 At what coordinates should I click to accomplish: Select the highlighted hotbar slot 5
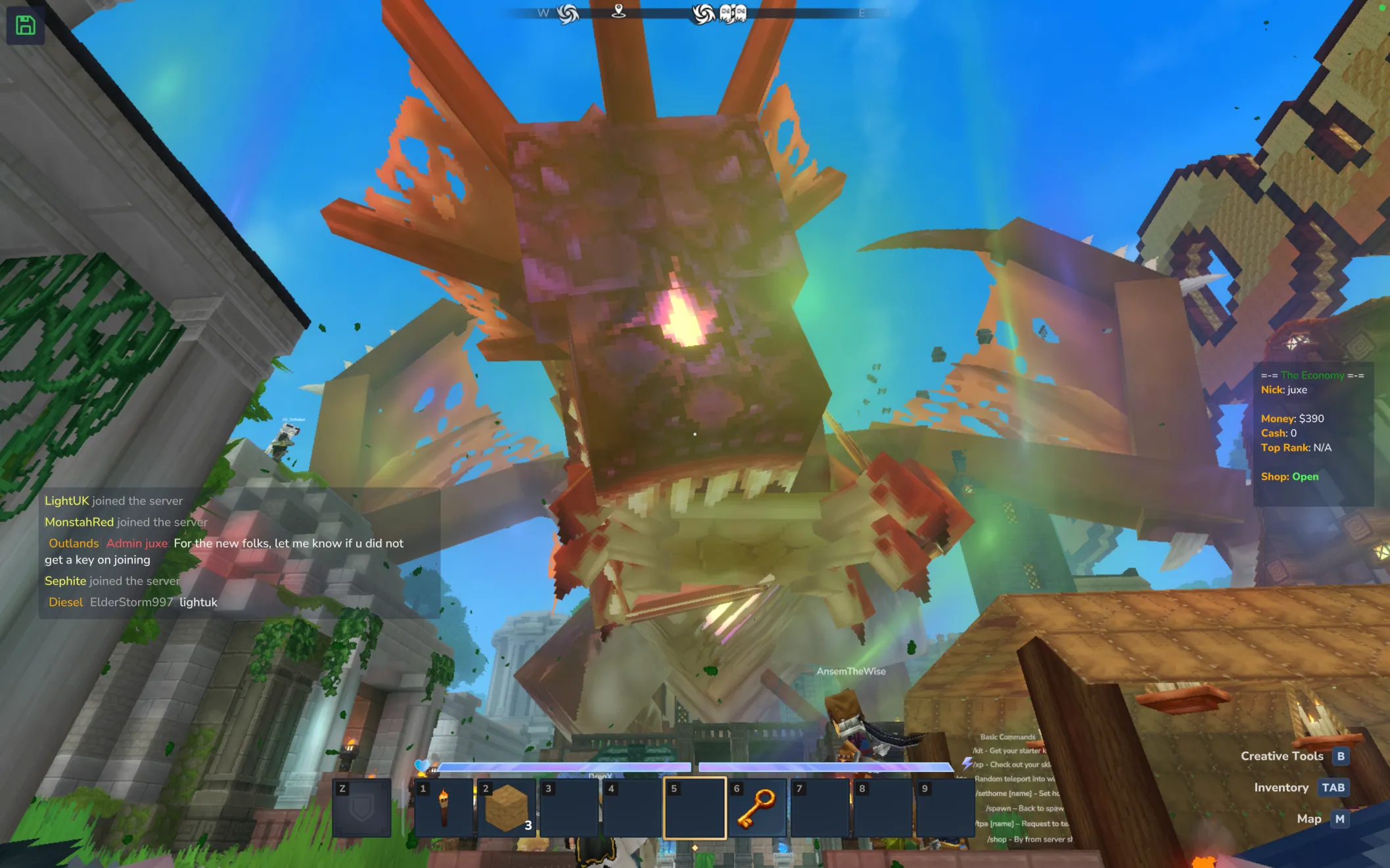click(x=695, y=808)
